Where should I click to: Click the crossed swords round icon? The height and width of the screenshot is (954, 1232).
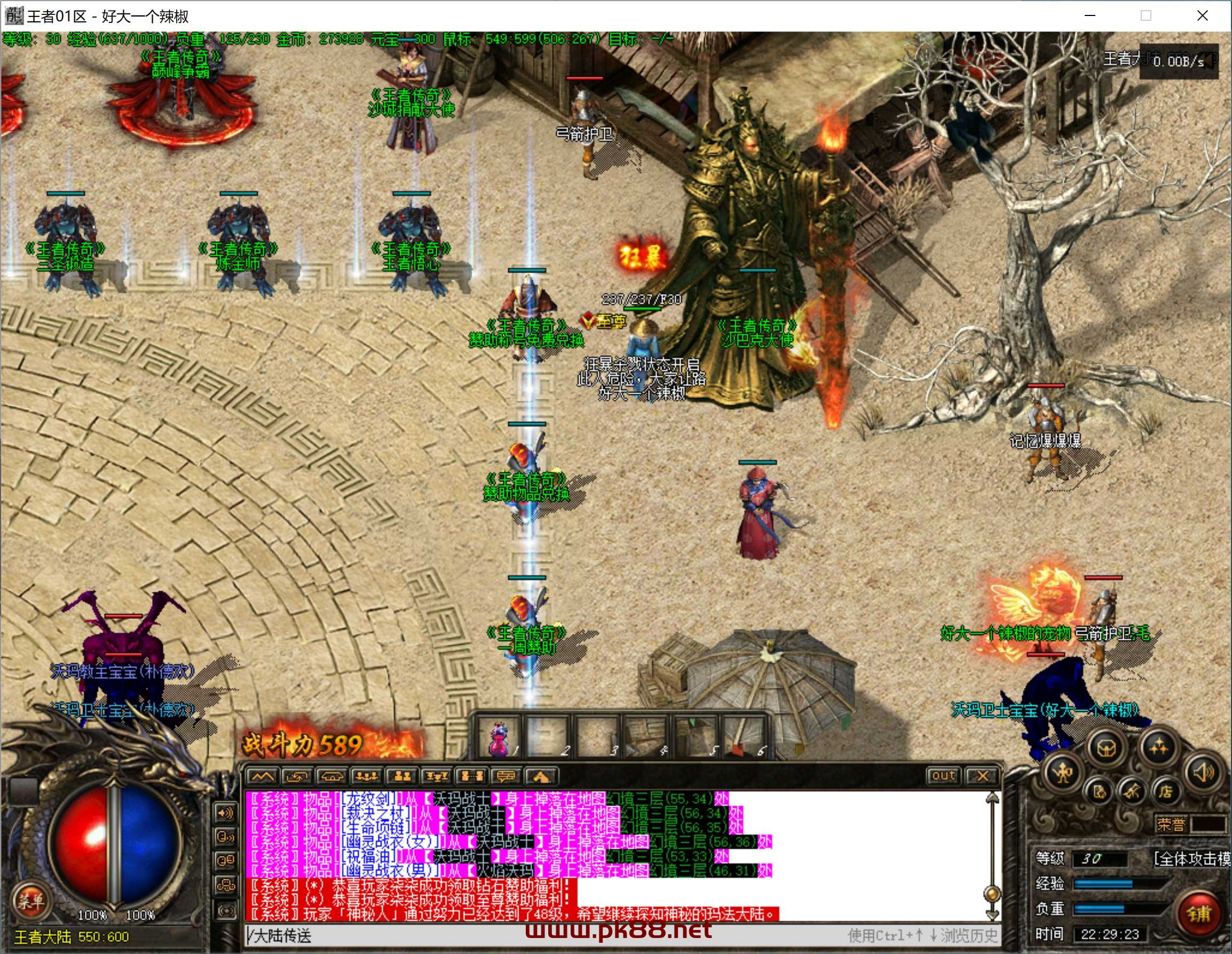(x=1132, y=792)
